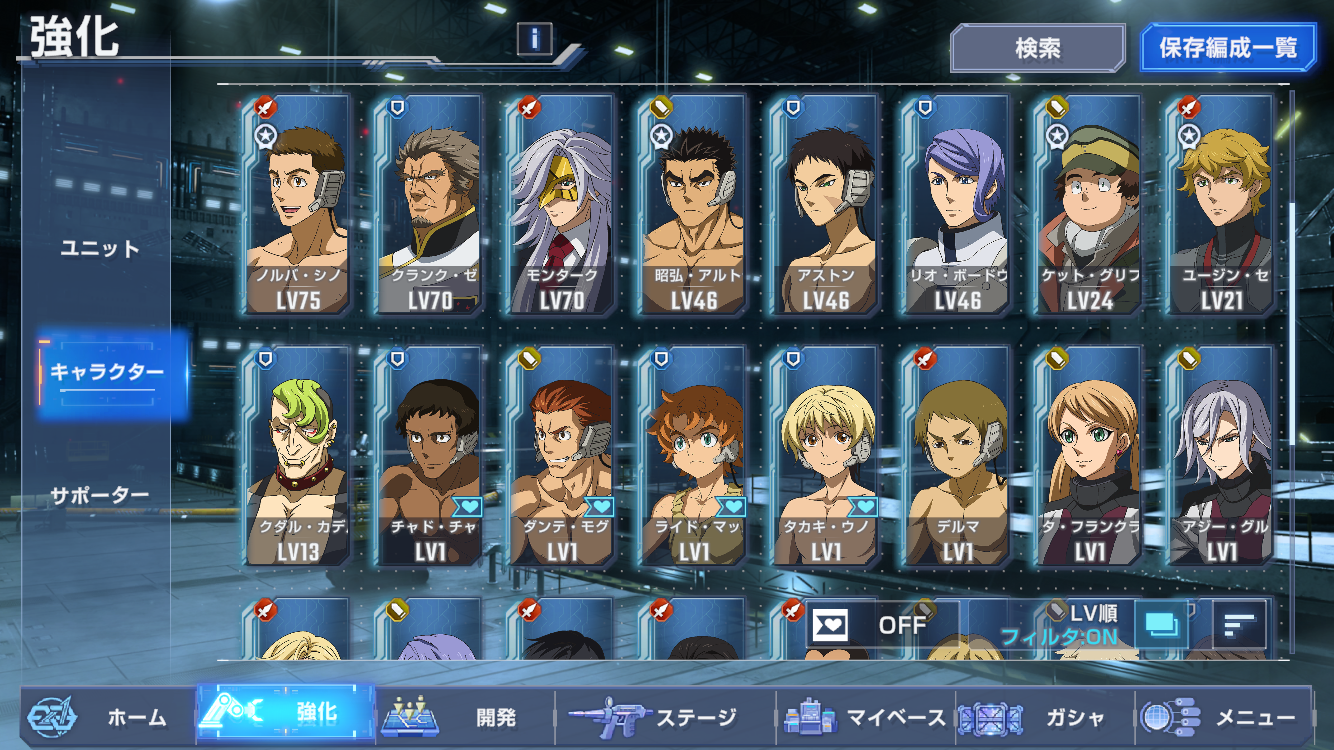This screenshot has height=750, width=1334.
Task: Click the sort order bars icon
Action: pos(1239,625)
